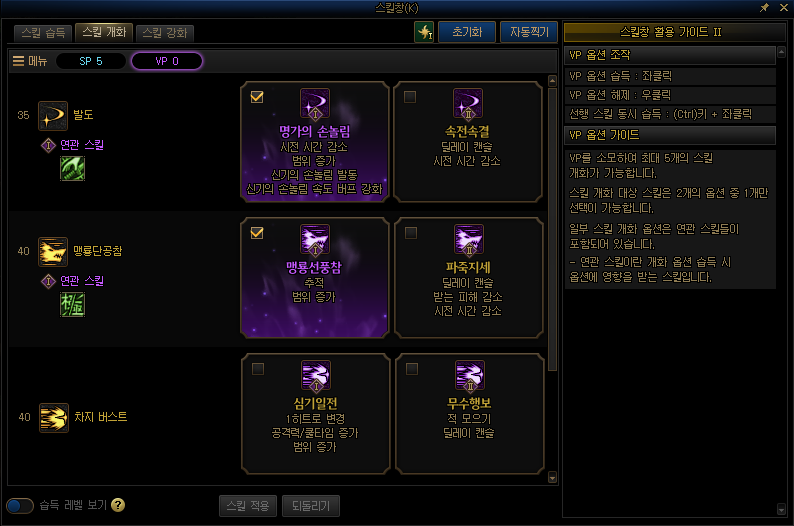Click the 차지 버스트 skill icon
This screenshot has width=794, height=526.
tap(52, 417)
